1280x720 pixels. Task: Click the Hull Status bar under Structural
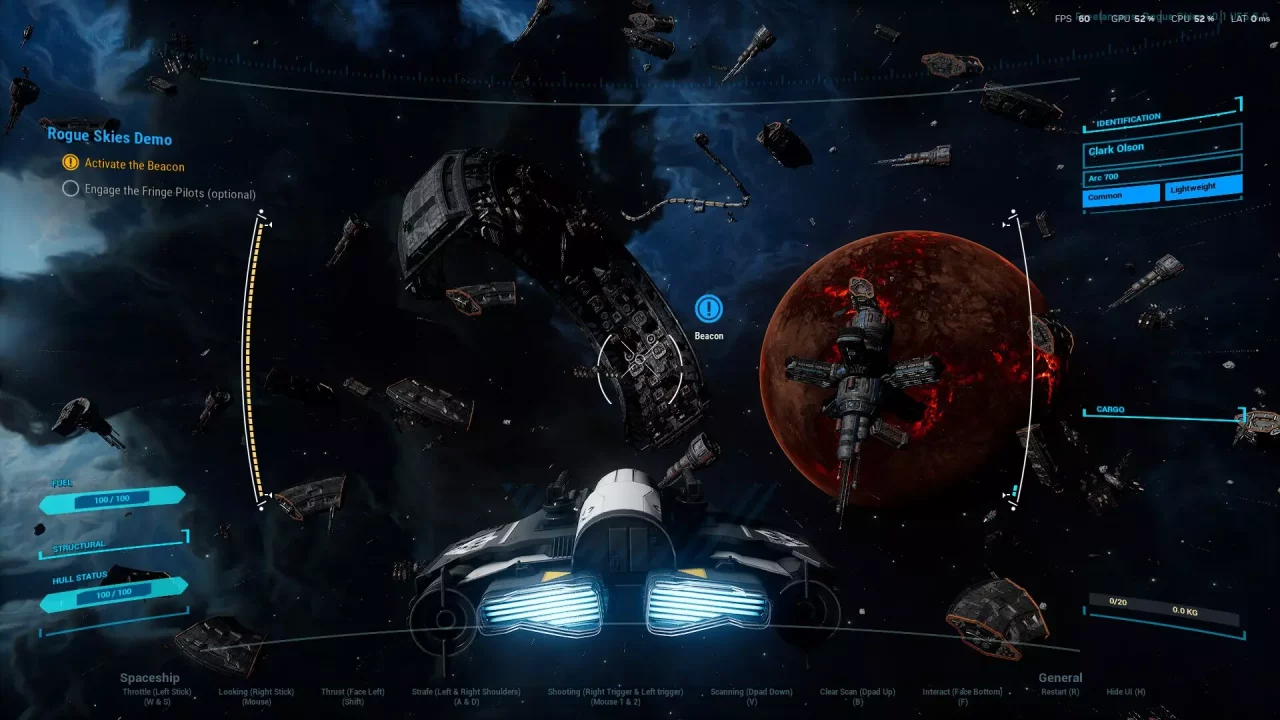coord(113,593)
